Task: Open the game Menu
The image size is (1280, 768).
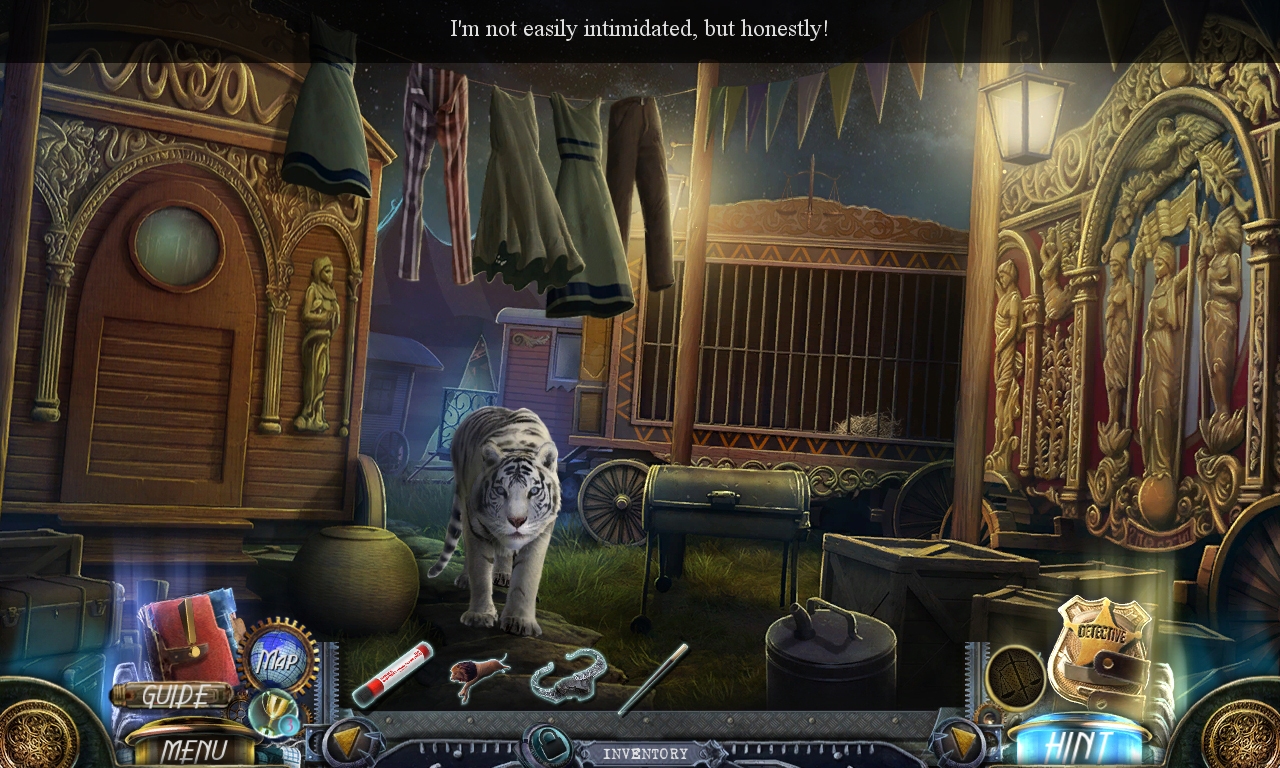Action: [198, 746]
